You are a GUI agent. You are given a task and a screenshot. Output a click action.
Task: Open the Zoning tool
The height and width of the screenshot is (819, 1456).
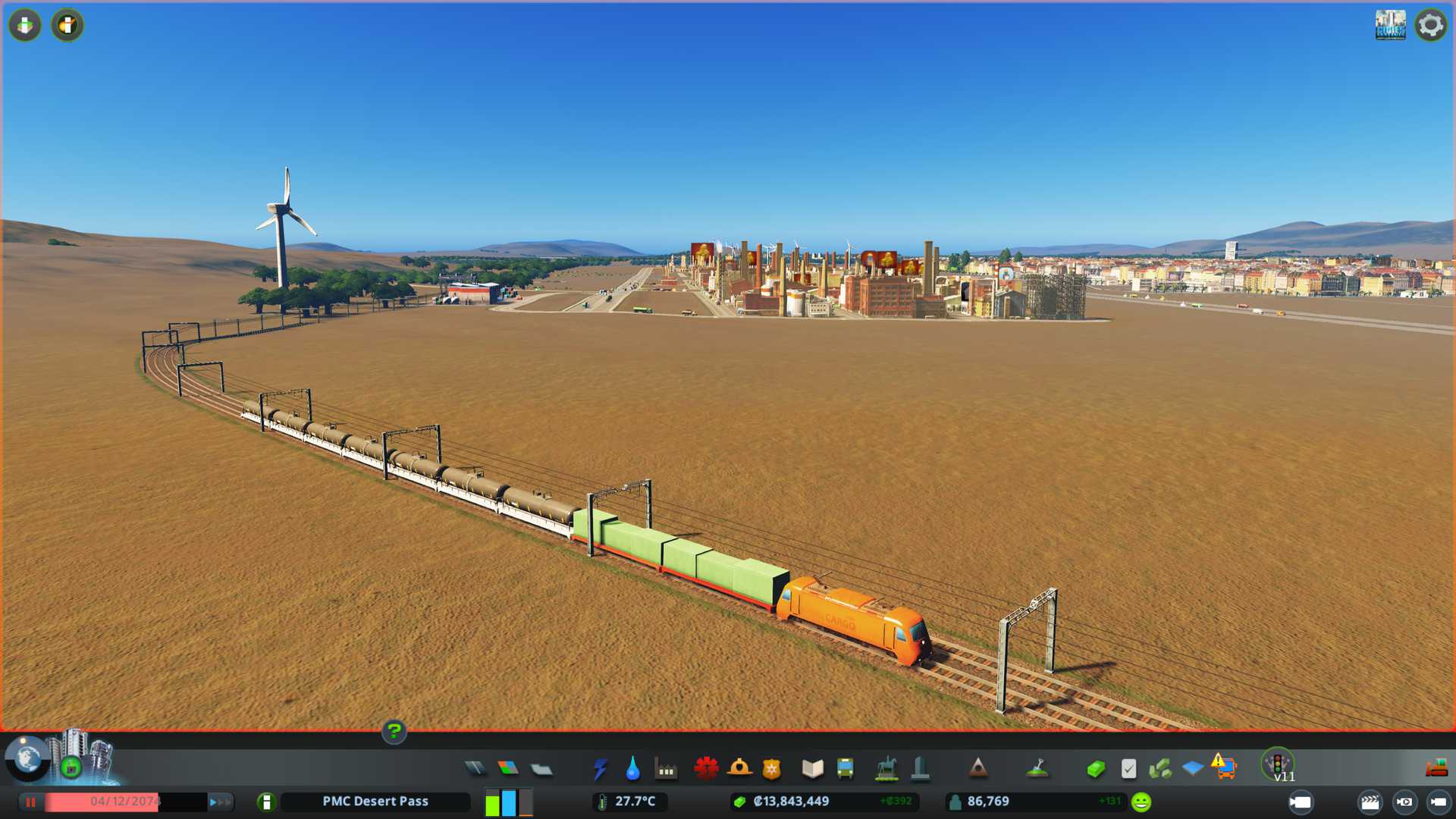click(508, 769)
